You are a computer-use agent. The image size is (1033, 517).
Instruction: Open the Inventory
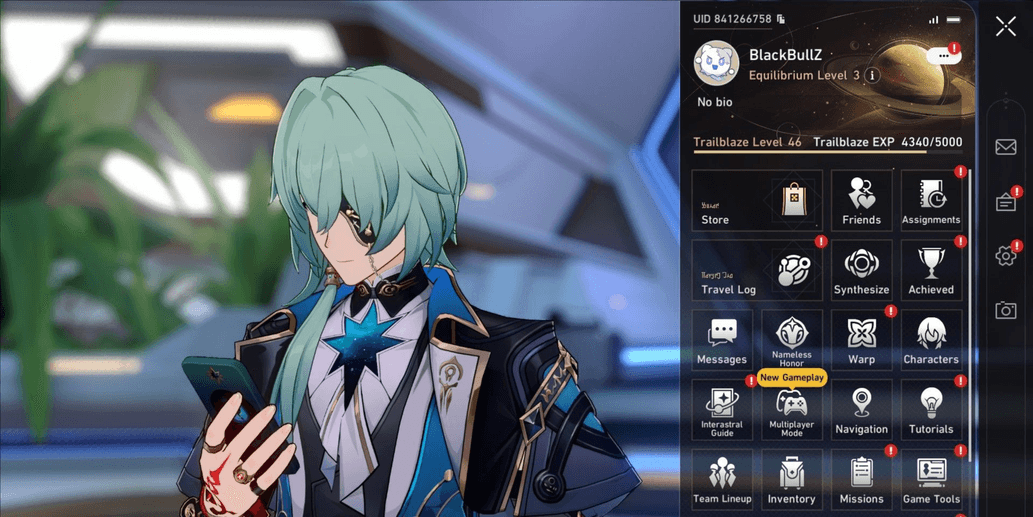tap(792, 480)
